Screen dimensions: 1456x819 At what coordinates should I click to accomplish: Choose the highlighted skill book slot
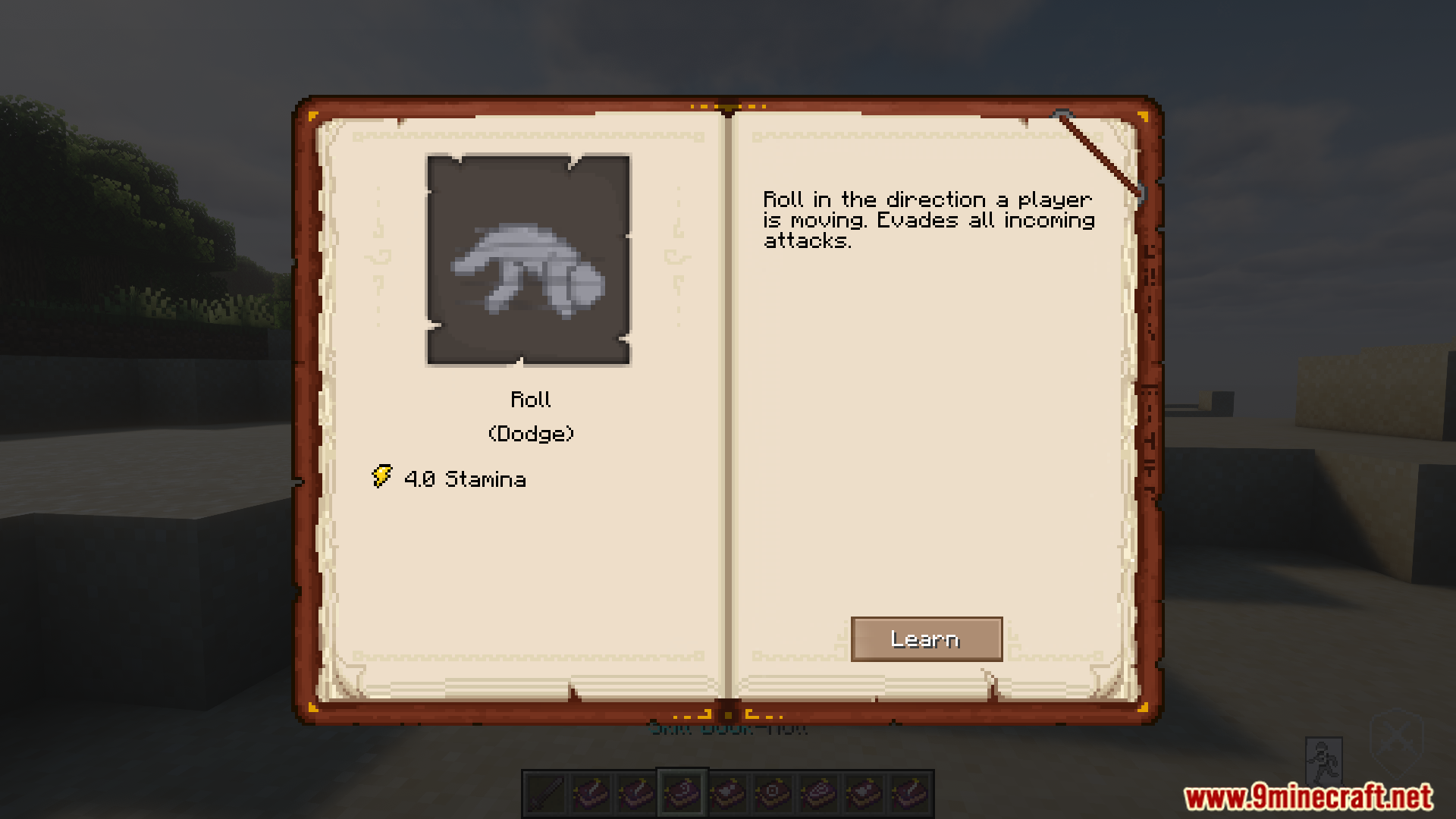(682, 794)
